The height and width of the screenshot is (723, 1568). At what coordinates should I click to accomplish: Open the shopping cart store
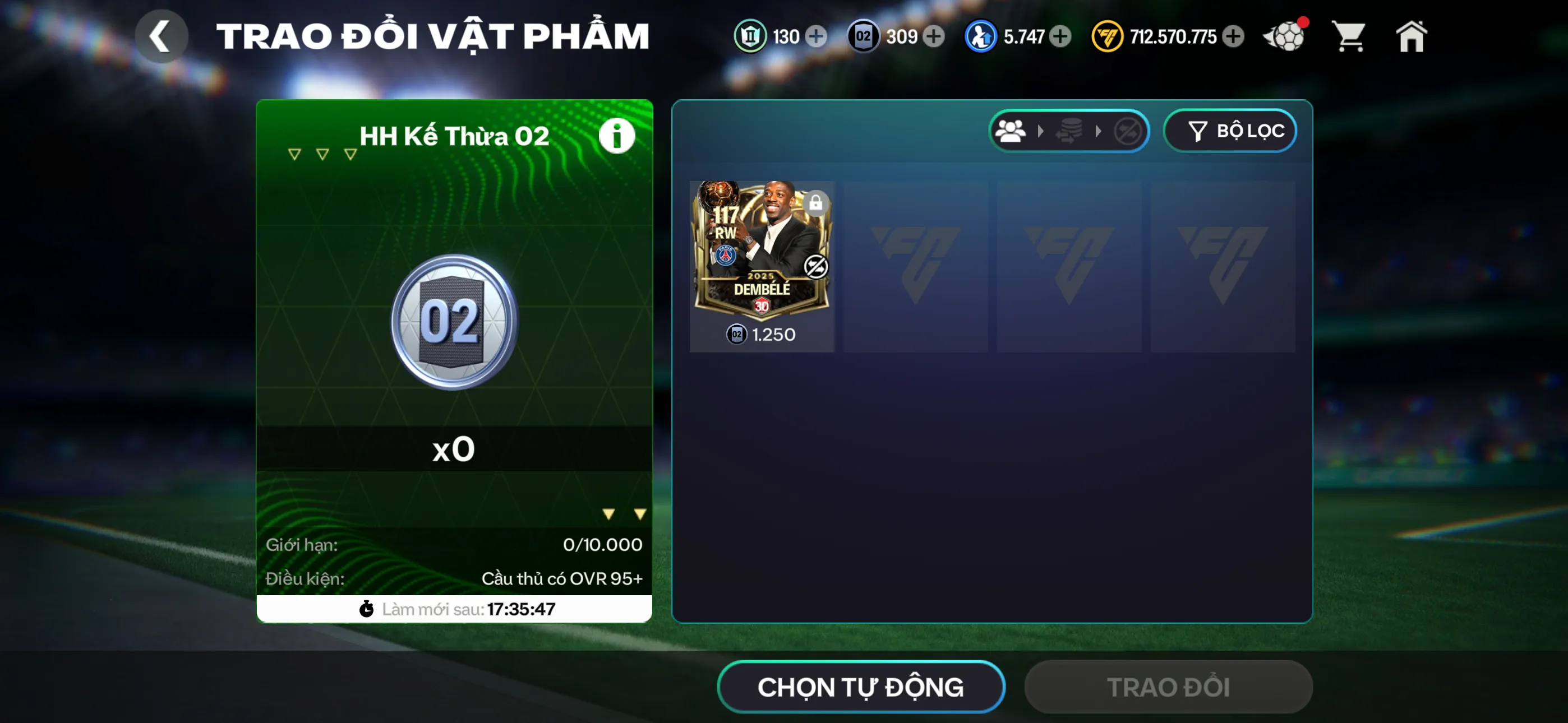1349,36
